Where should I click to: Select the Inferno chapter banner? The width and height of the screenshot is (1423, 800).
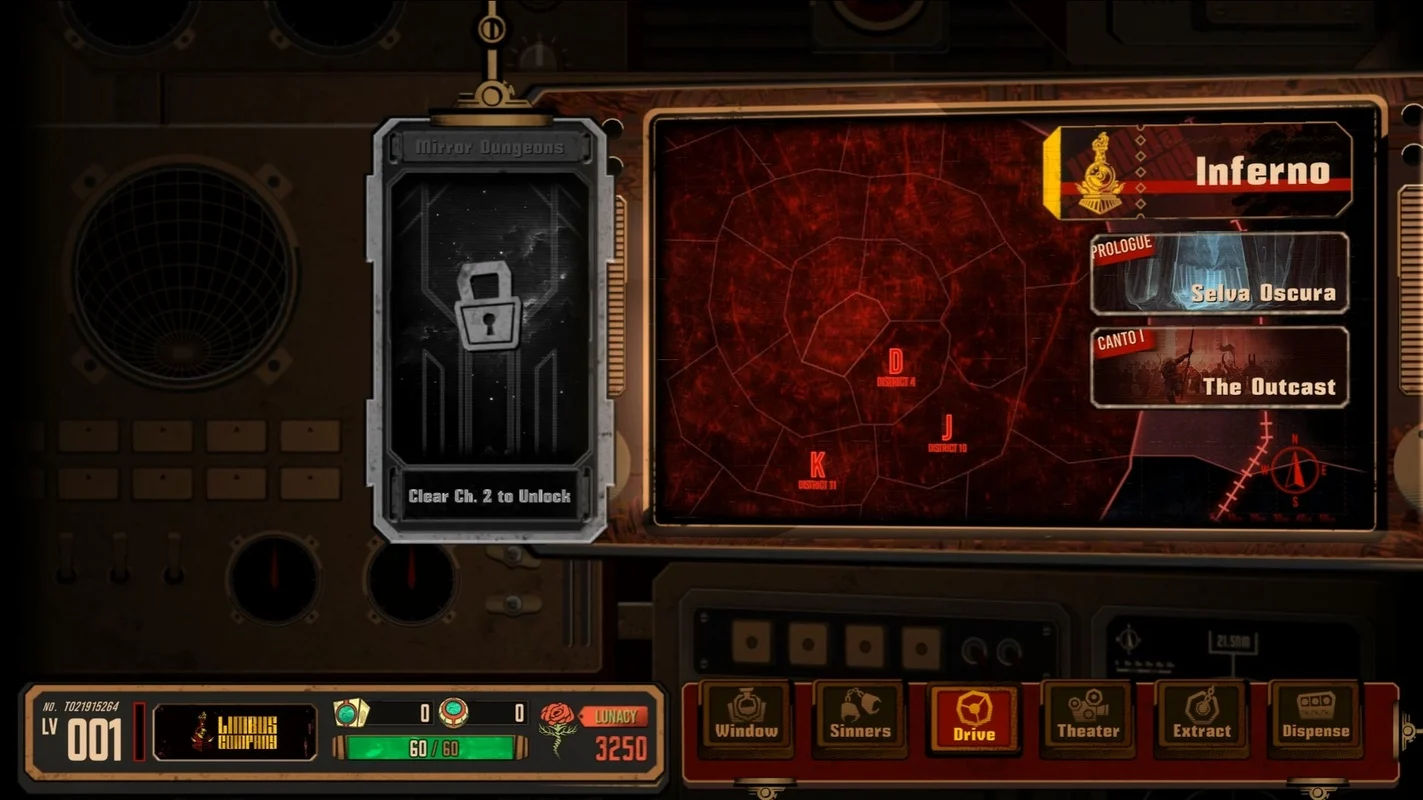1200,171
